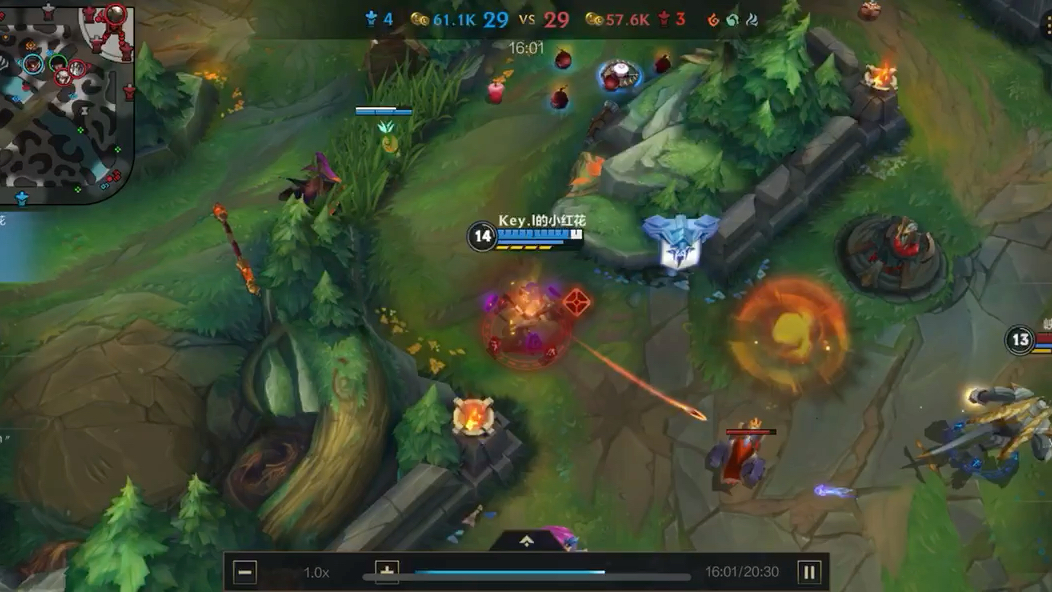Pause the replay playback
Viewport: 1052px width, 592px height.
(x=809, y=572)
